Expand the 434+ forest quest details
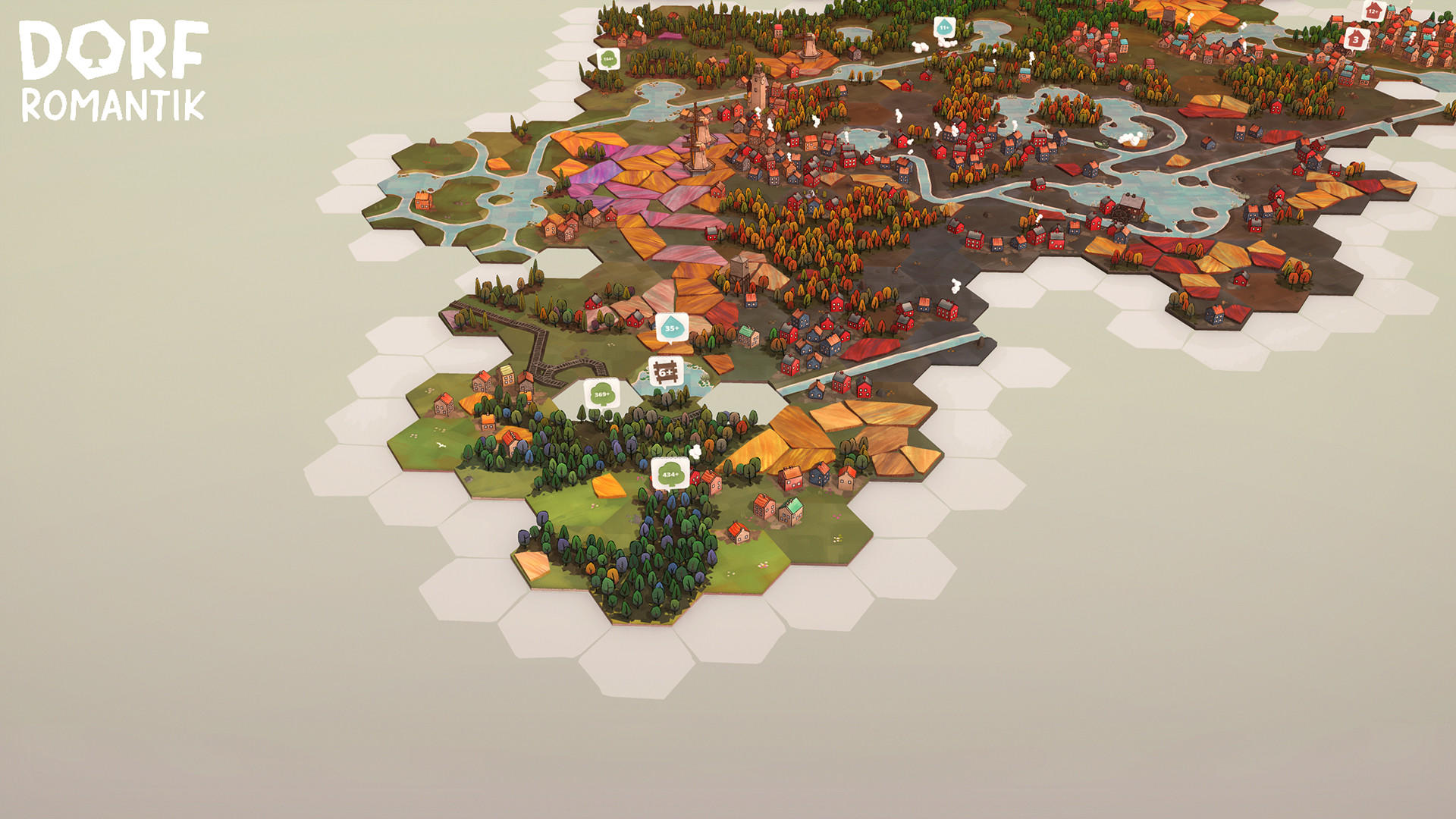Screen dimensions: 1456x819 point(670,472)
